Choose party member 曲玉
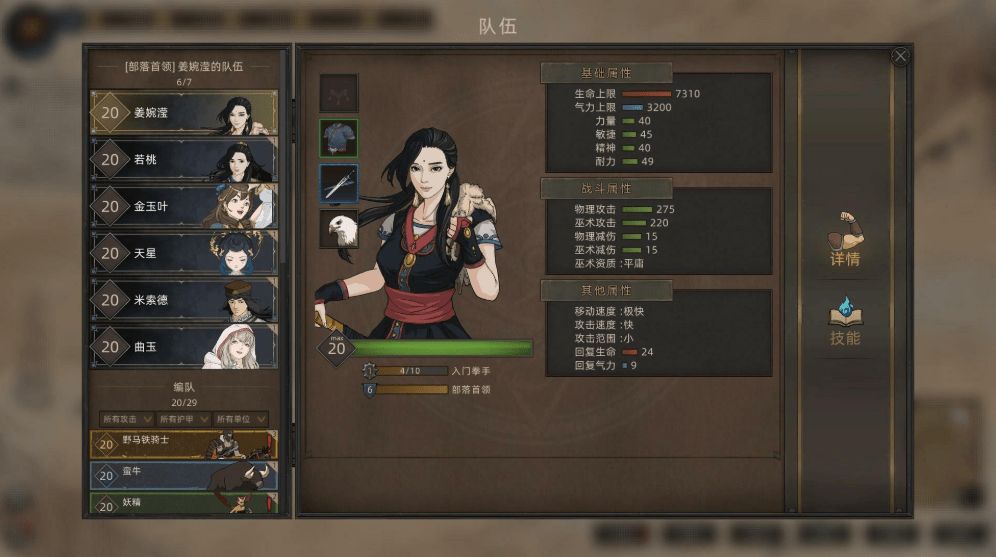 point(184,347)
